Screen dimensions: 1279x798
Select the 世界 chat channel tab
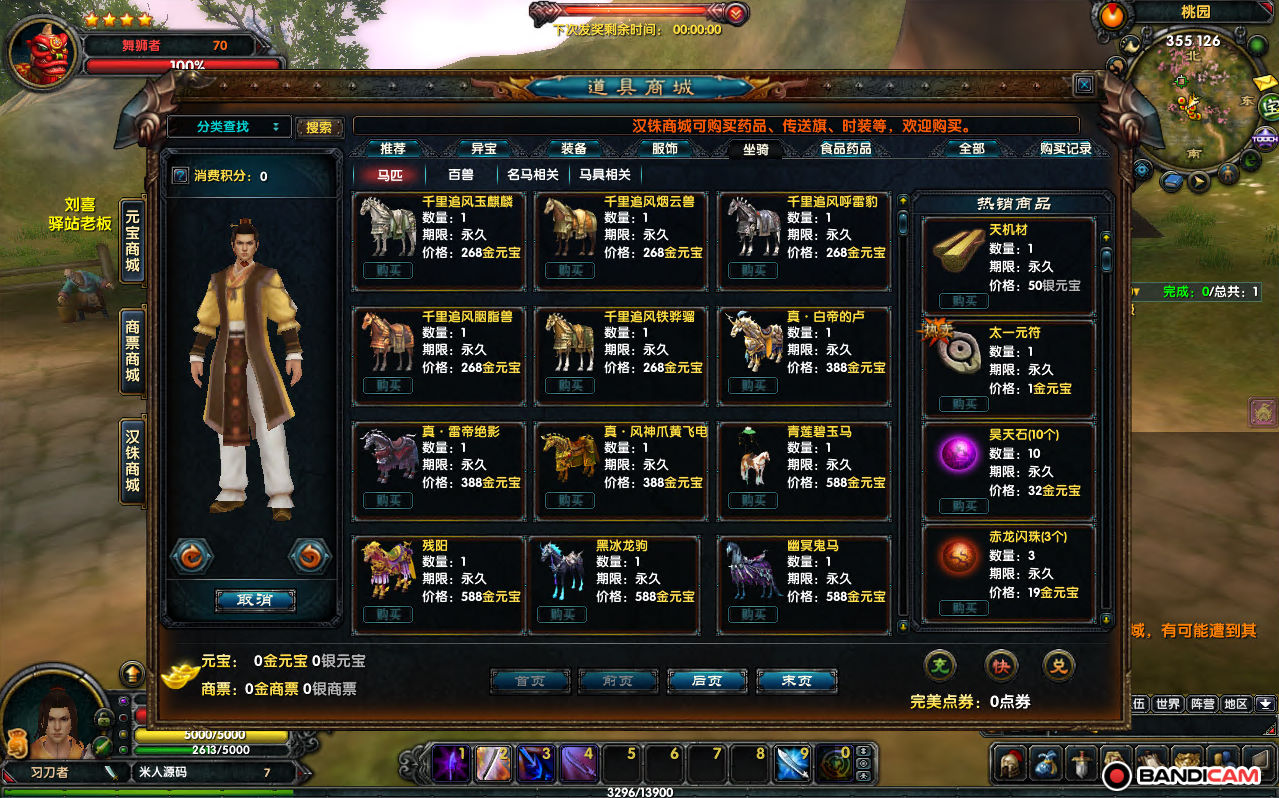click(1168, 704)
